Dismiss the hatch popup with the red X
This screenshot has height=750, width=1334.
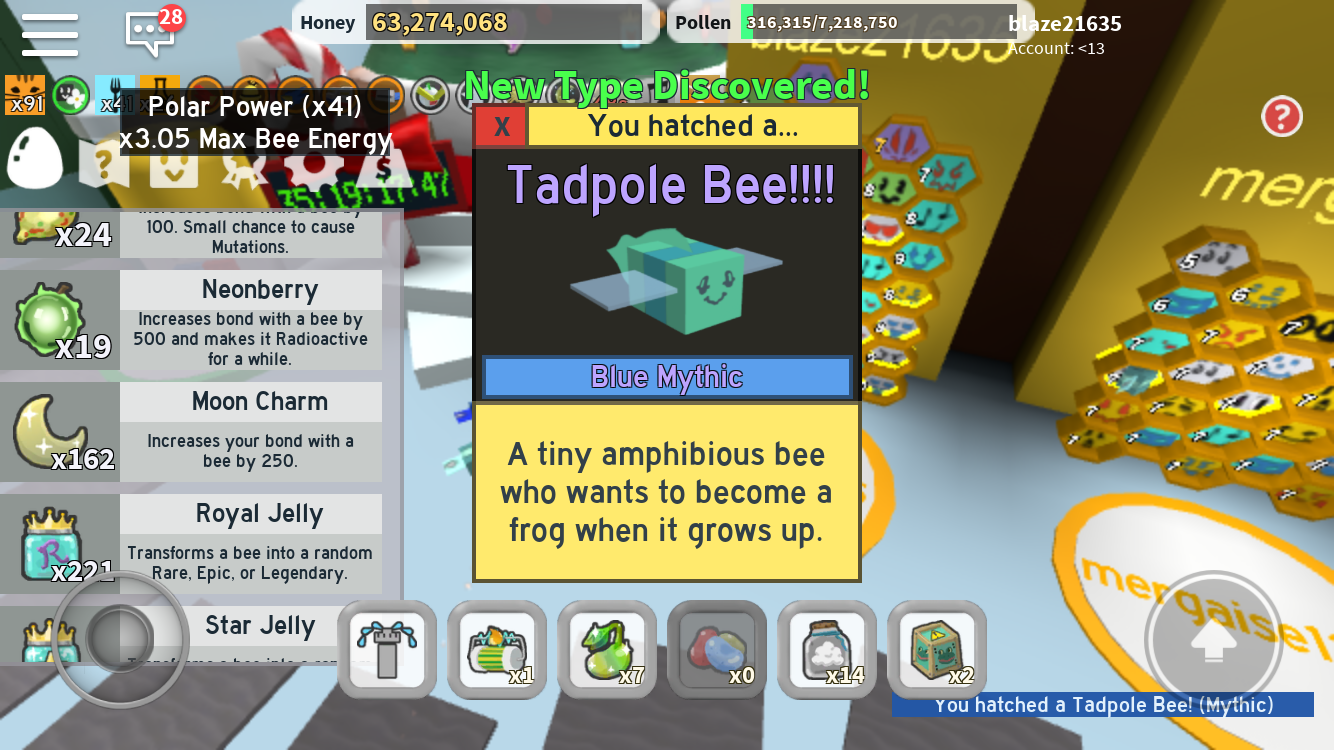500,126
